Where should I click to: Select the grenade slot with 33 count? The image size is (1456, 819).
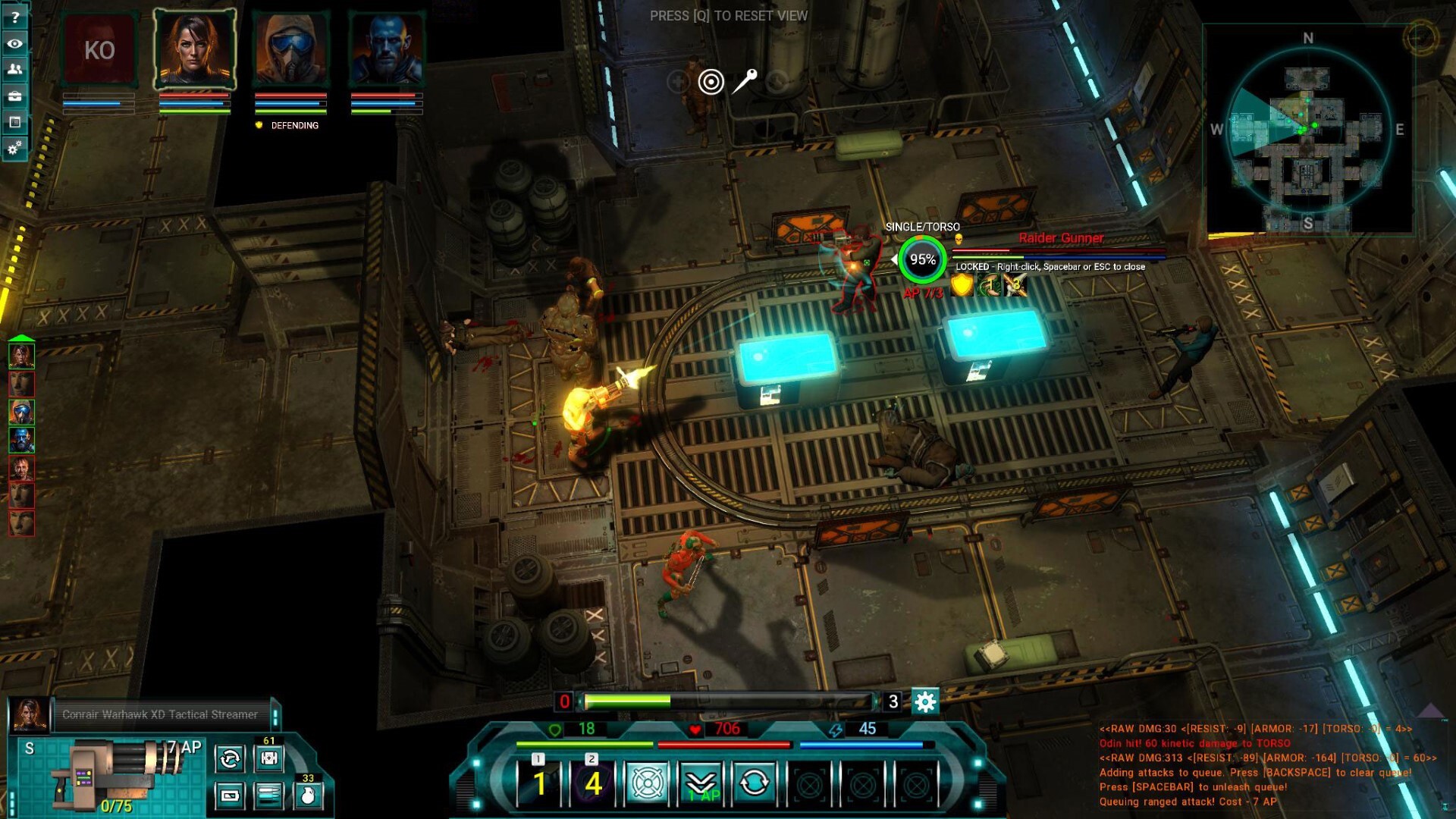click(308, 795)
